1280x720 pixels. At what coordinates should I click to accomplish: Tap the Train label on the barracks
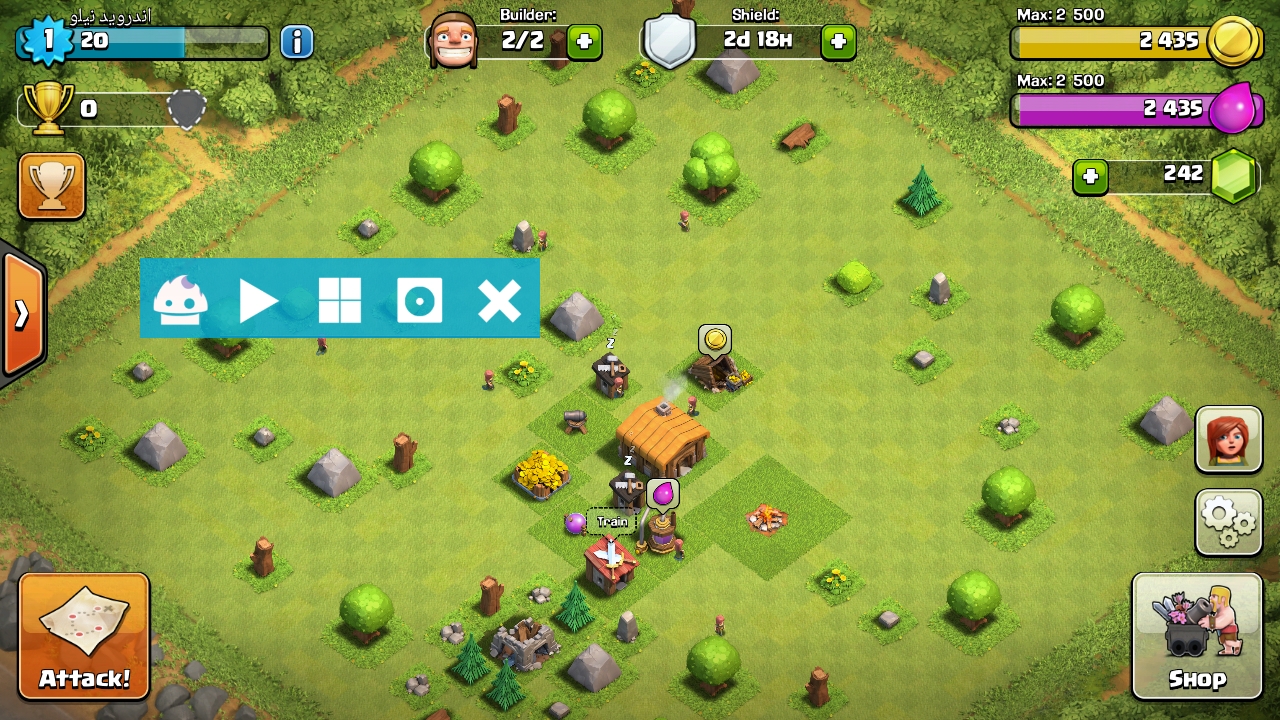612,522
